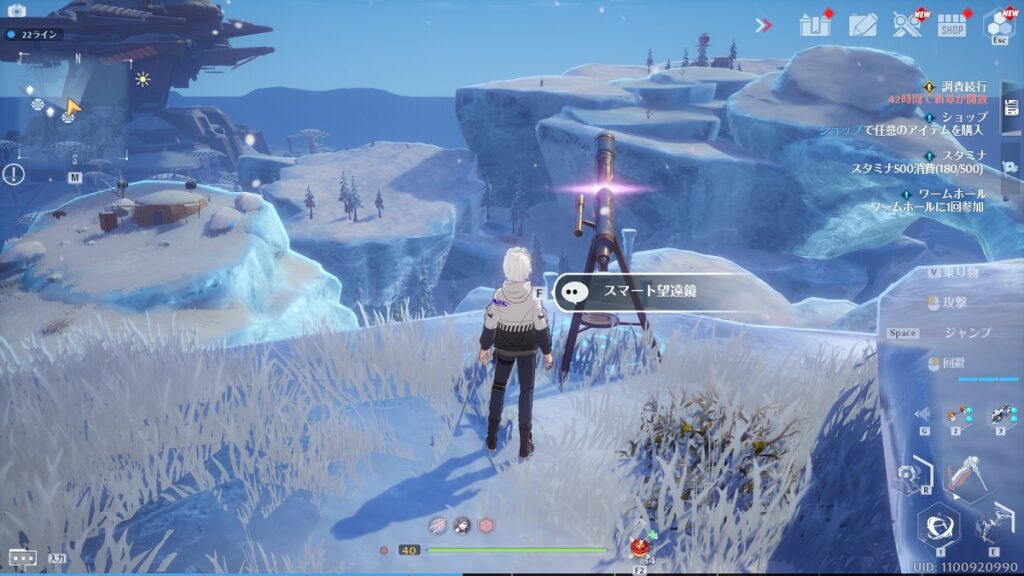Screen dimensions: 1024x576
Task: Select the 22ライン channel indicator
Action: (x=34, y=34)
